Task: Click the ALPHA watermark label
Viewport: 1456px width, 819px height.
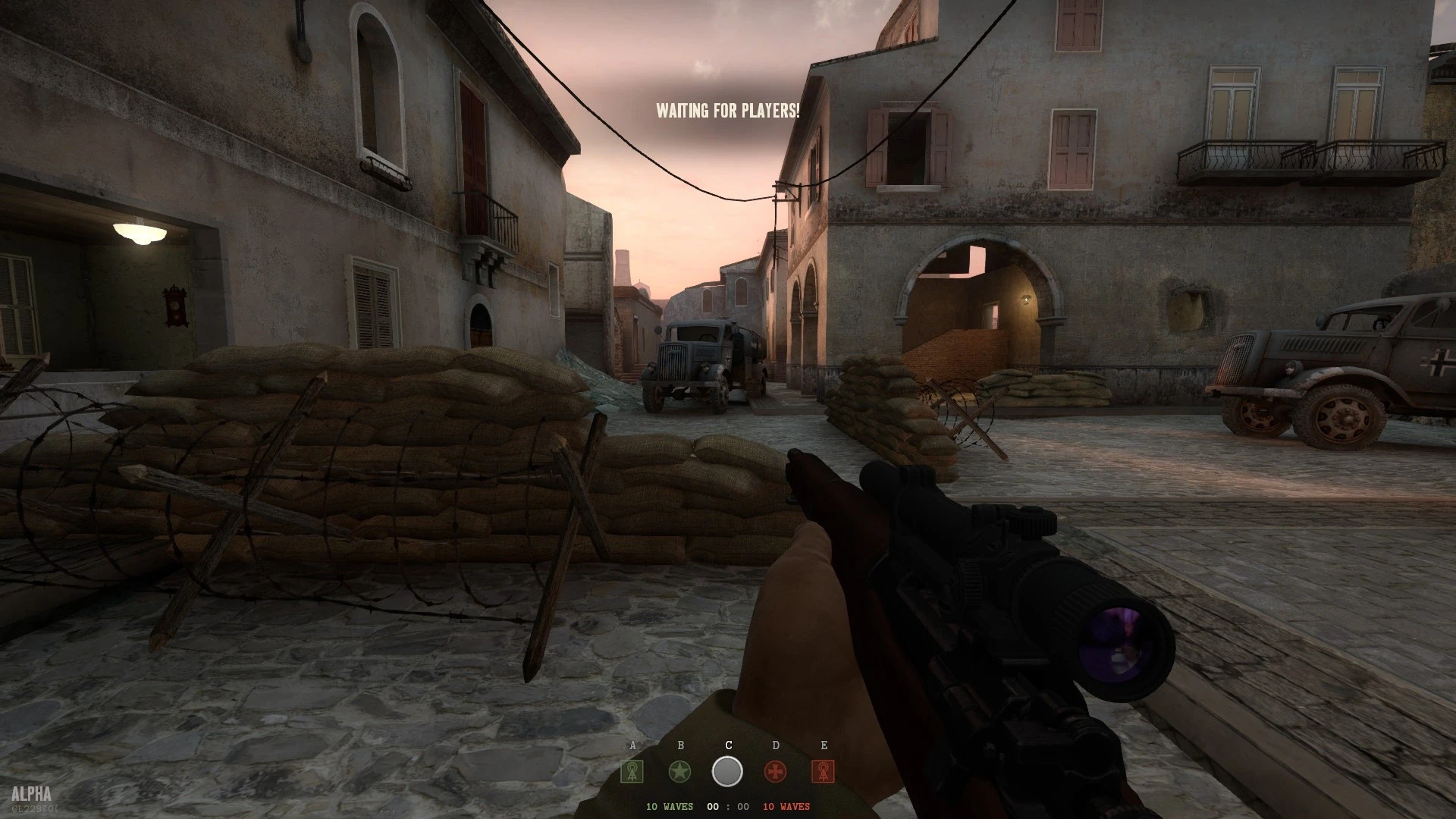Action: click(32, 792)
